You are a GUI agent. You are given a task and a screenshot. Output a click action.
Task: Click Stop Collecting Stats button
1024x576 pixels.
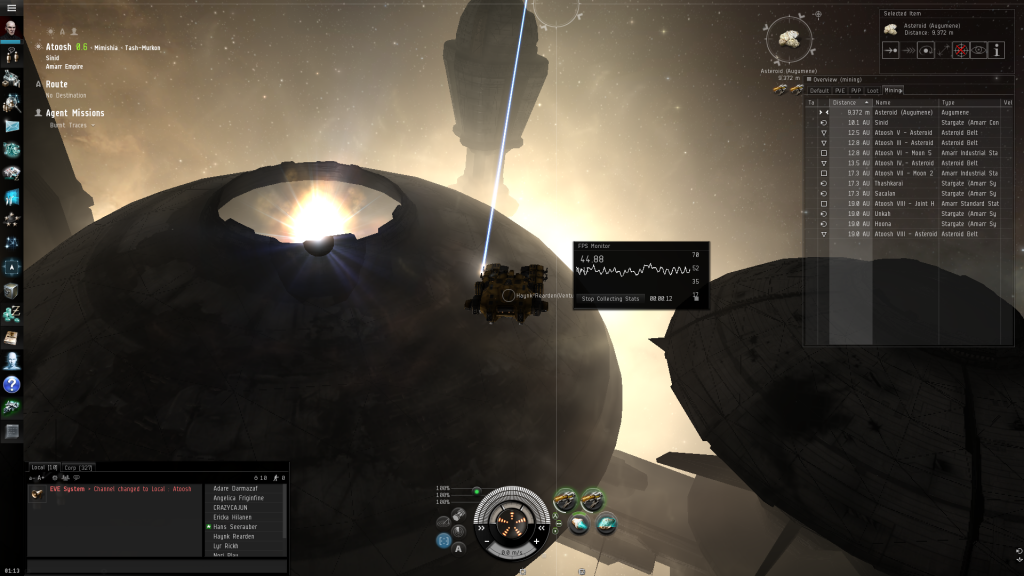(x=610, y=298)
